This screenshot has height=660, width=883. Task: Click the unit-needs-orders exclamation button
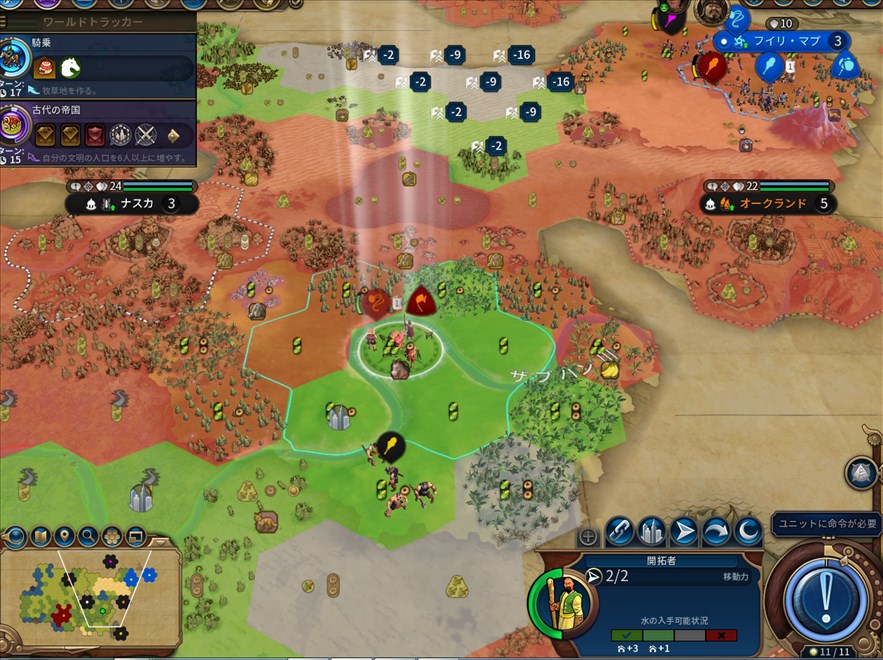(x=825, y=599)
